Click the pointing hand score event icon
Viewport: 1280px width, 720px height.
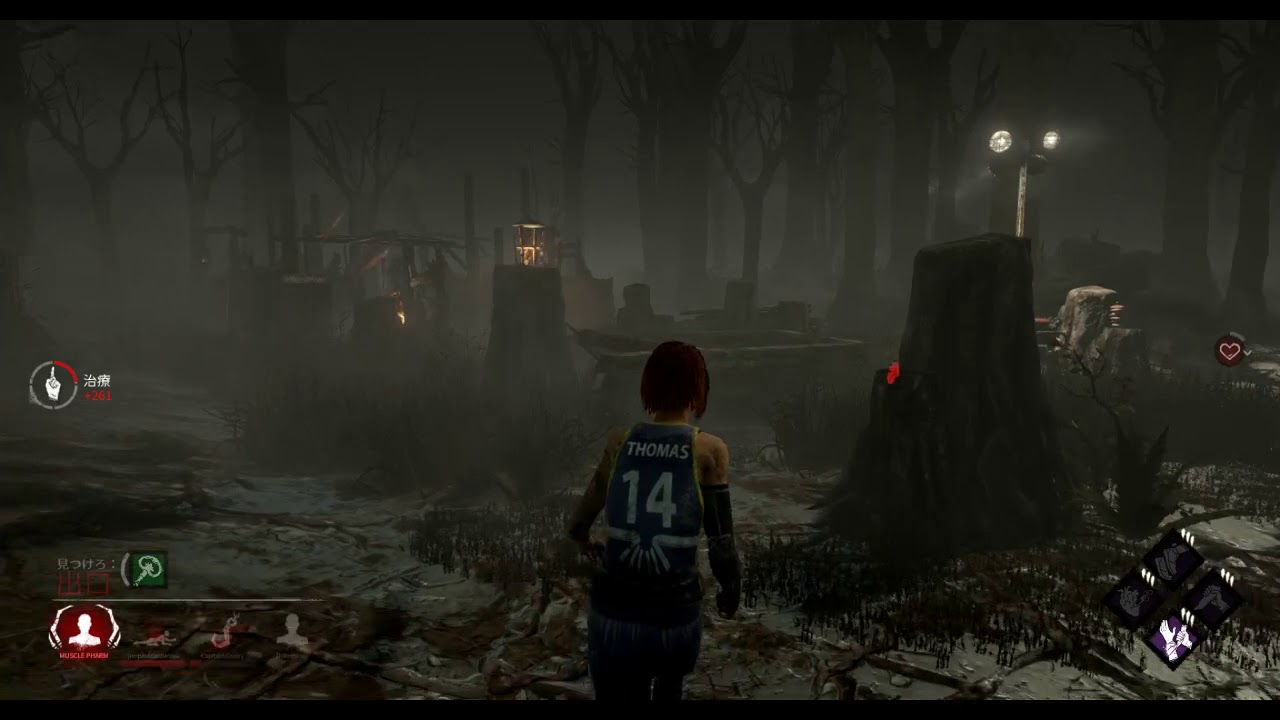tap(53, 385)
